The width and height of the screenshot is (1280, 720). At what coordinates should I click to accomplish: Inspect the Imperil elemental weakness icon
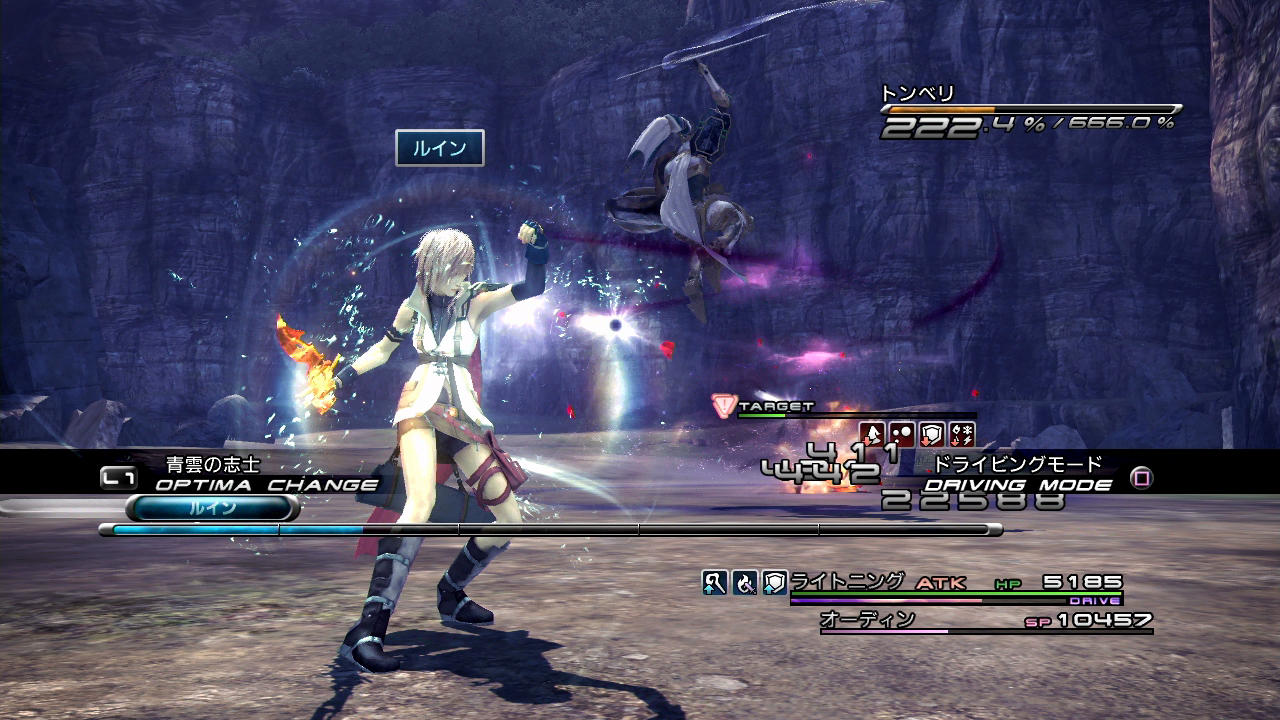(962, 434)
